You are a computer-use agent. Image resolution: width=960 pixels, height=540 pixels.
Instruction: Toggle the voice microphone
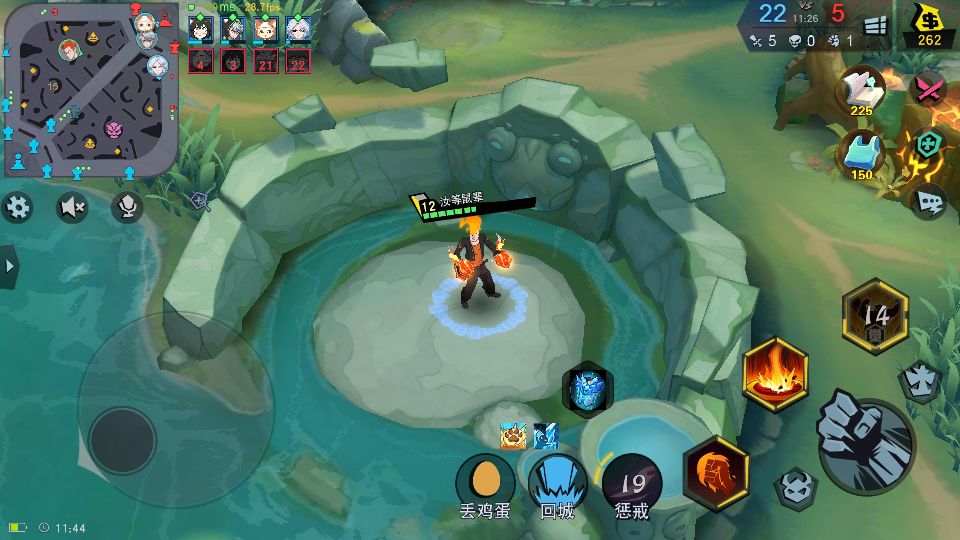point(127,207)
